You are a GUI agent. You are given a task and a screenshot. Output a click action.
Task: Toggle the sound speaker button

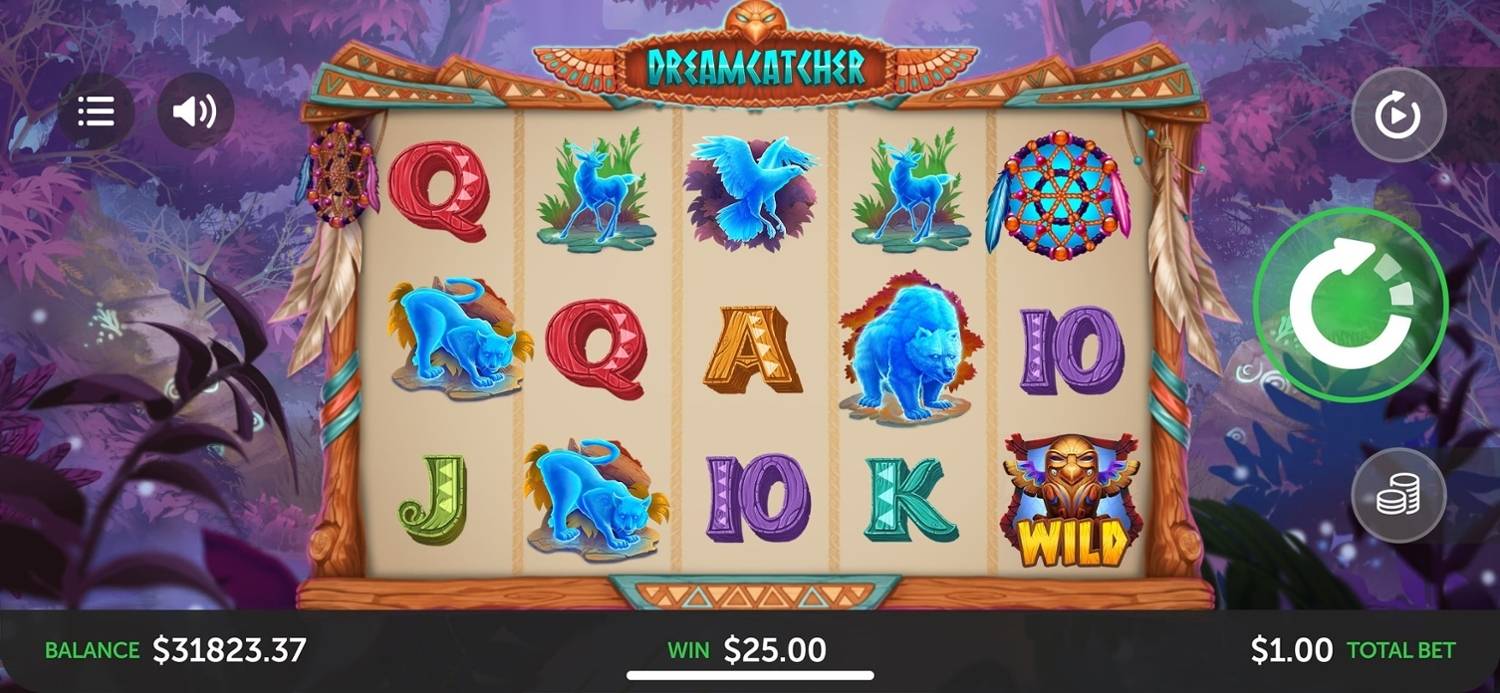pyautogui.click(x=195, y=111)
